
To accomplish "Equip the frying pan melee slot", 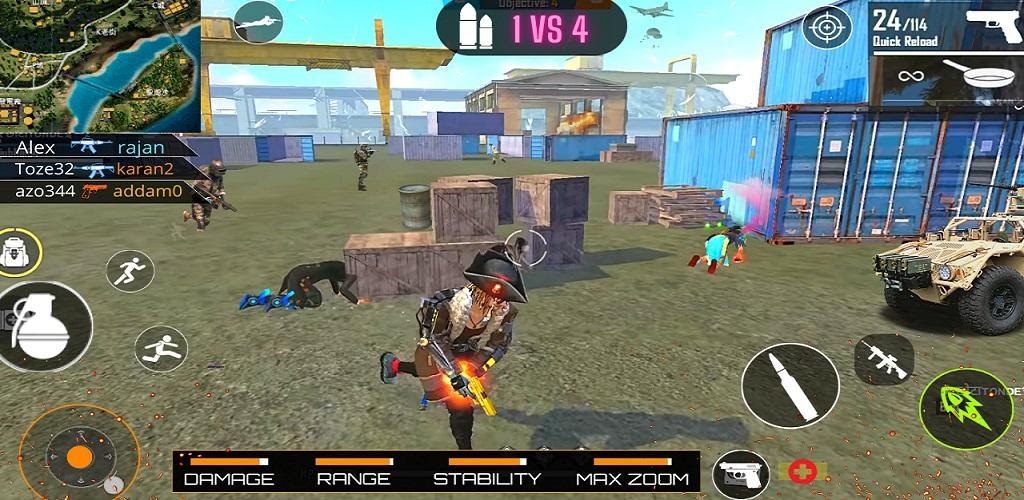I will (945, 79).
